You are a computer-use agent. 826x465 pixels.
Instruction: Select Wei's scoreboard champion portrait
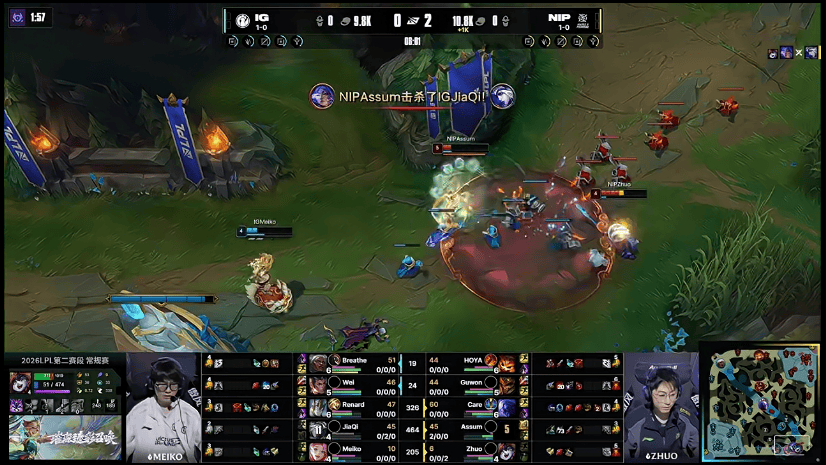[x=318, y=384]
